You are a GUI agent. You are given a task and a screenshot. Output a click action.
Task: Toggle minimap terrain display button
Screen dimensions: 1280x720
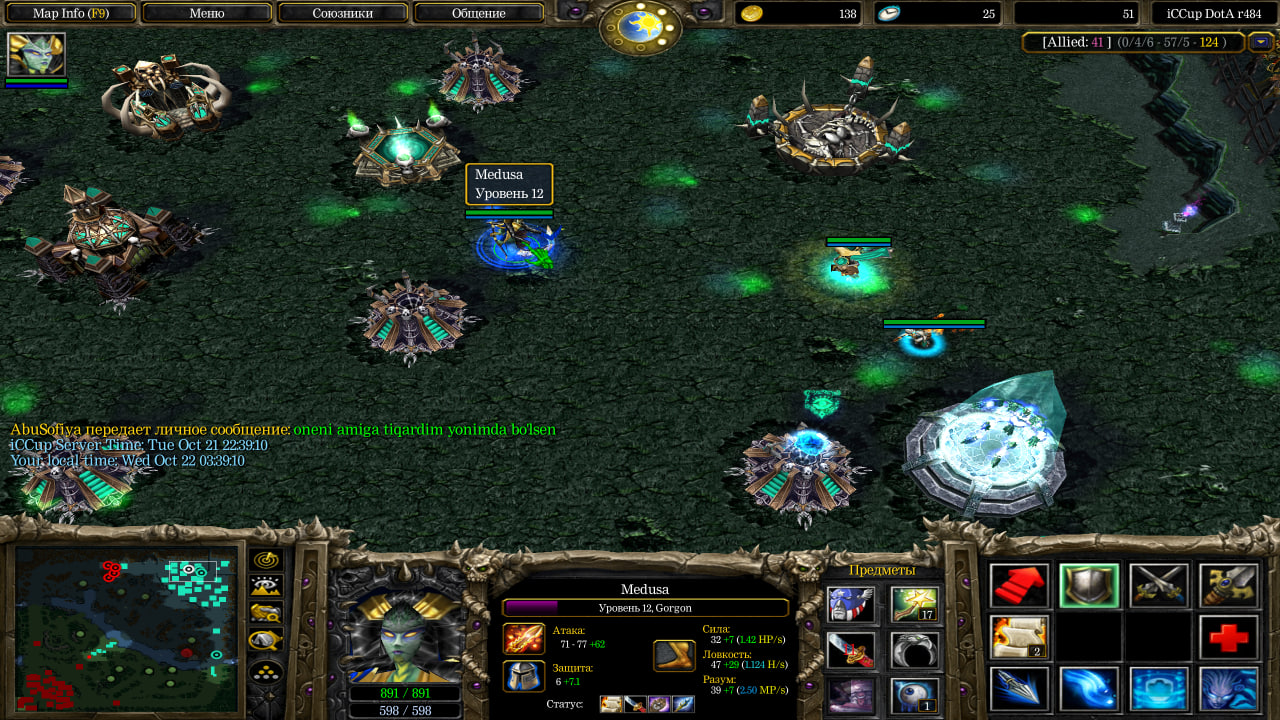(x=266, y=586)
